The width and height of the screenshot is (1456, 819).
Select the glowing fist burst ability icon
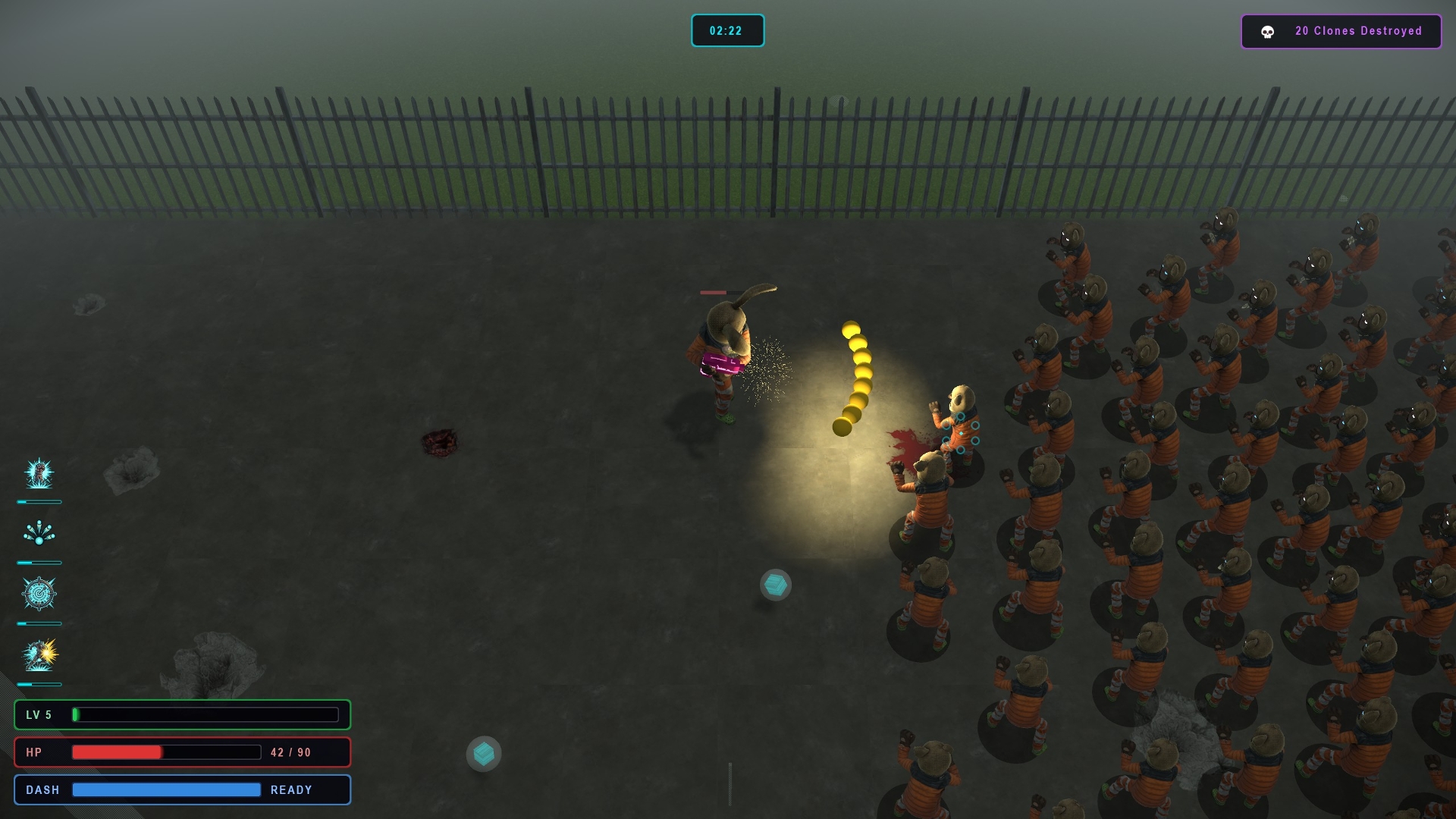click(39, 474)
